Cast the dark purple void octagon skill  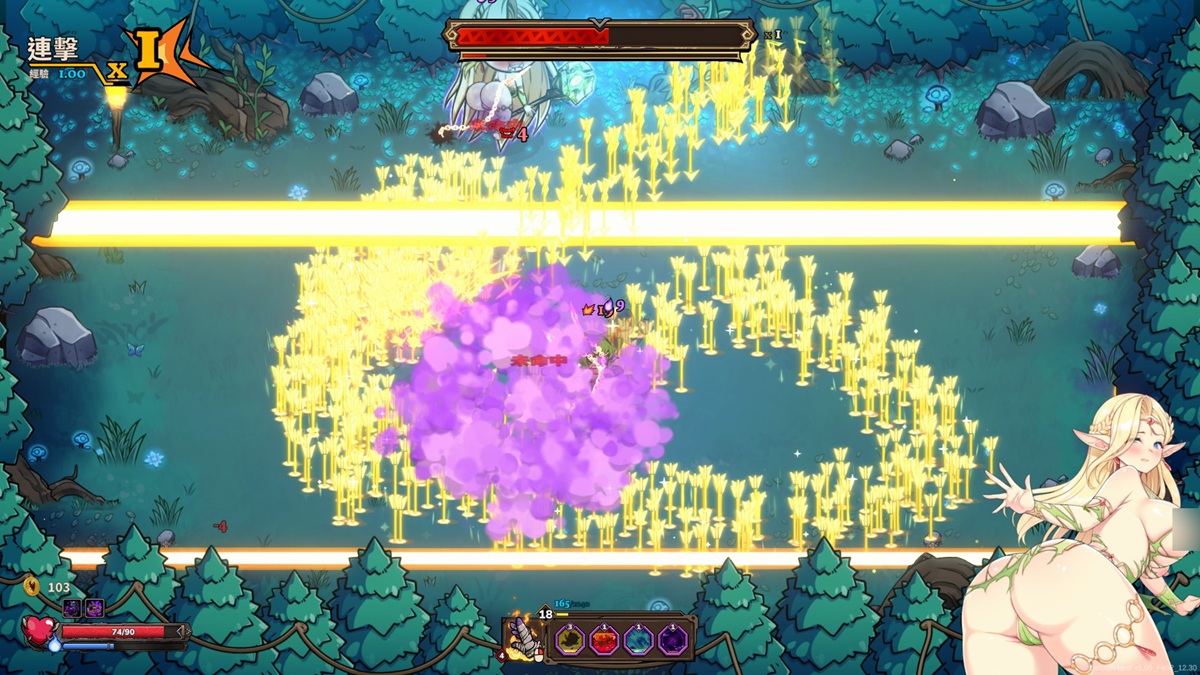(x=673, y=640)
